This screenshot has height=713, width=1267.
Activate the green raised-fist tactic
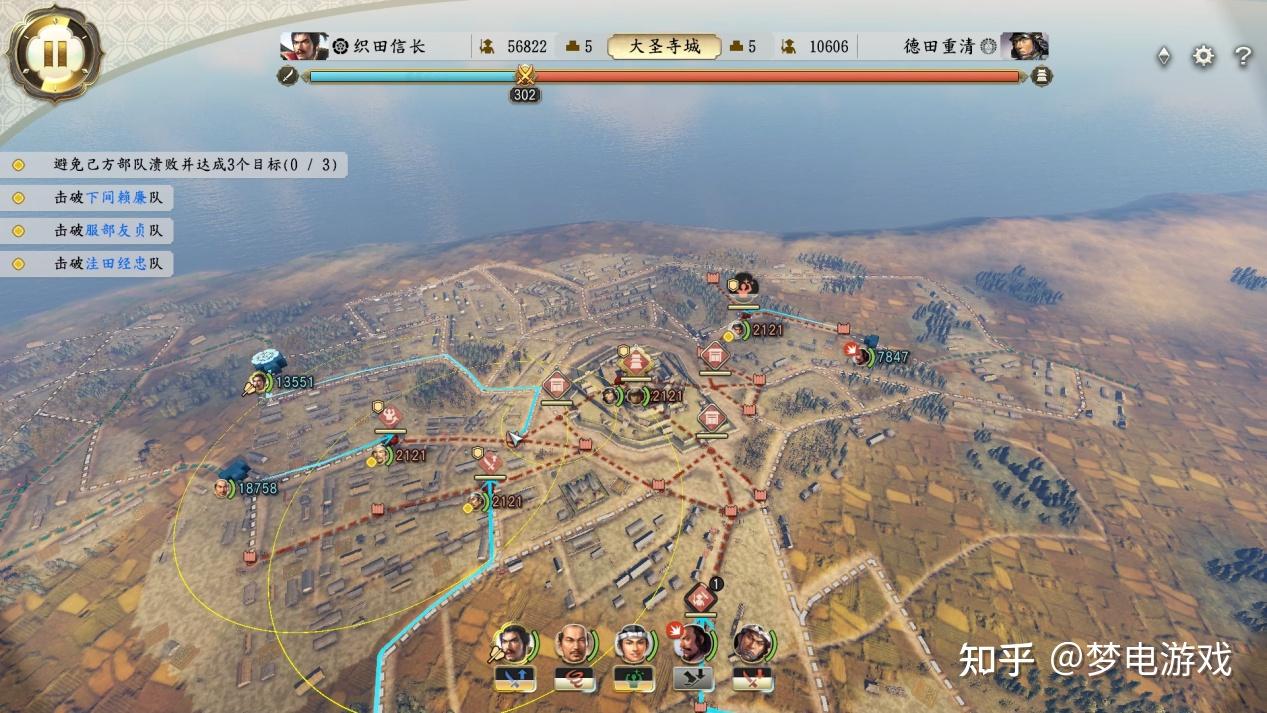(633, 679)
